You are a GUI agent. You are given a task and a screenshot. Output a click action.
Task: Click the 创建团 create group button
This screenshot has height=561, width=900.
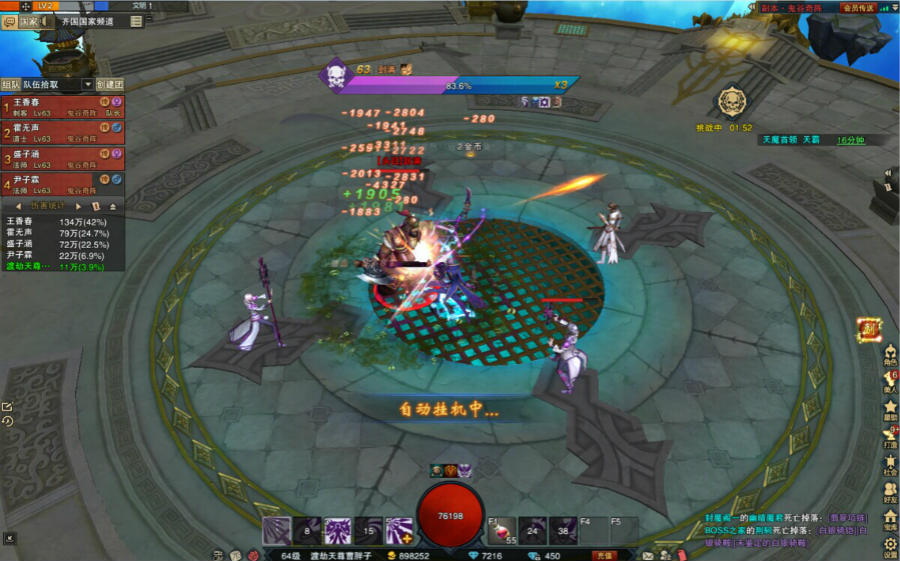click(109, 85)
